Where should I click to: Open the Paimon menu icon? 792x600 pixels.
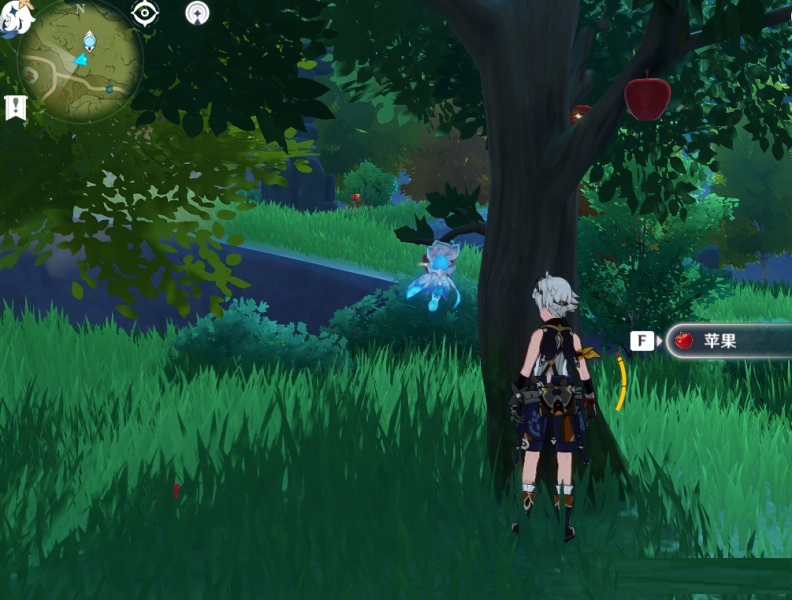coord(14,18)
